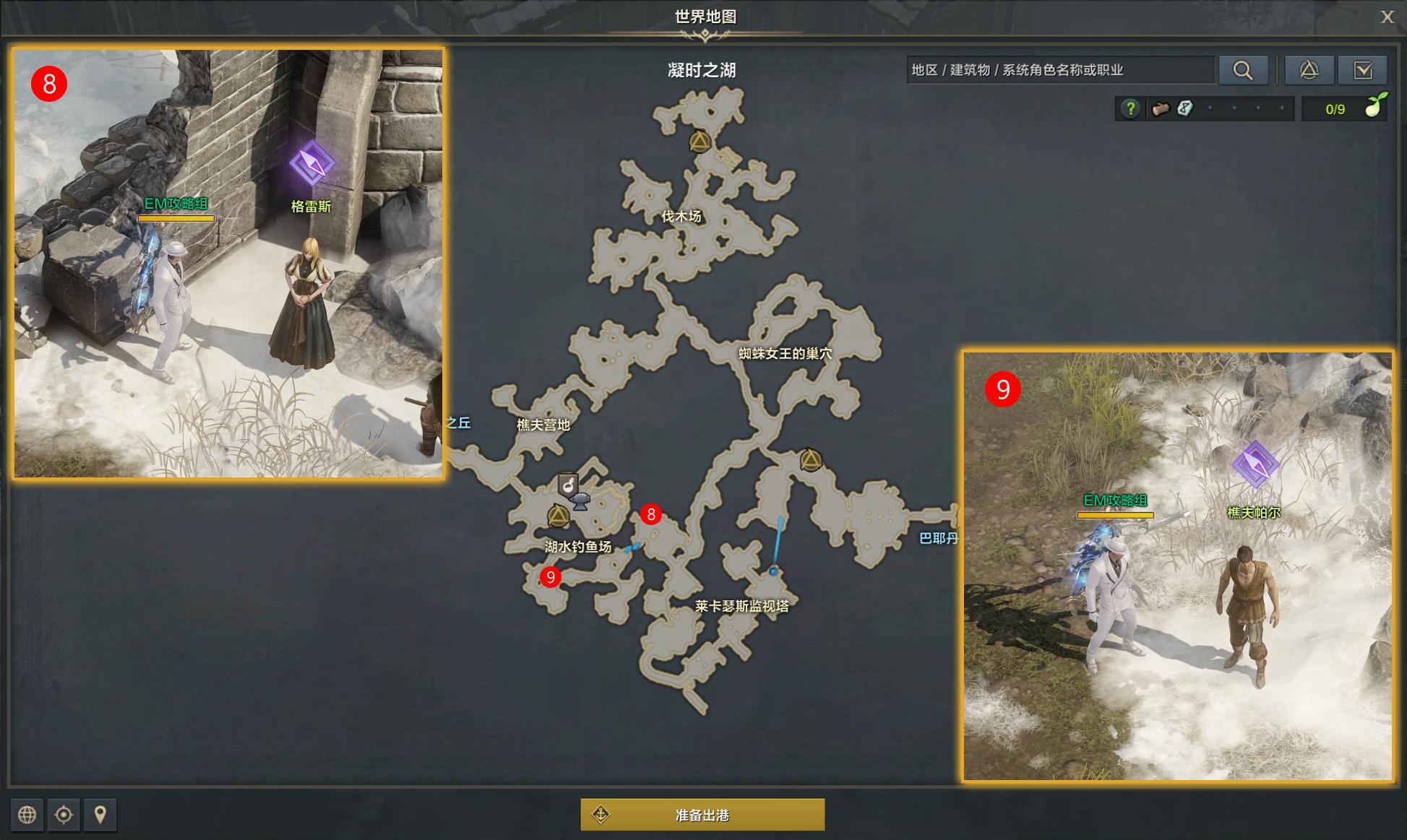The image size is (1407, 840).
Task: Select the triport west of 巴耶丹 exit
Action: coord(811,460)
